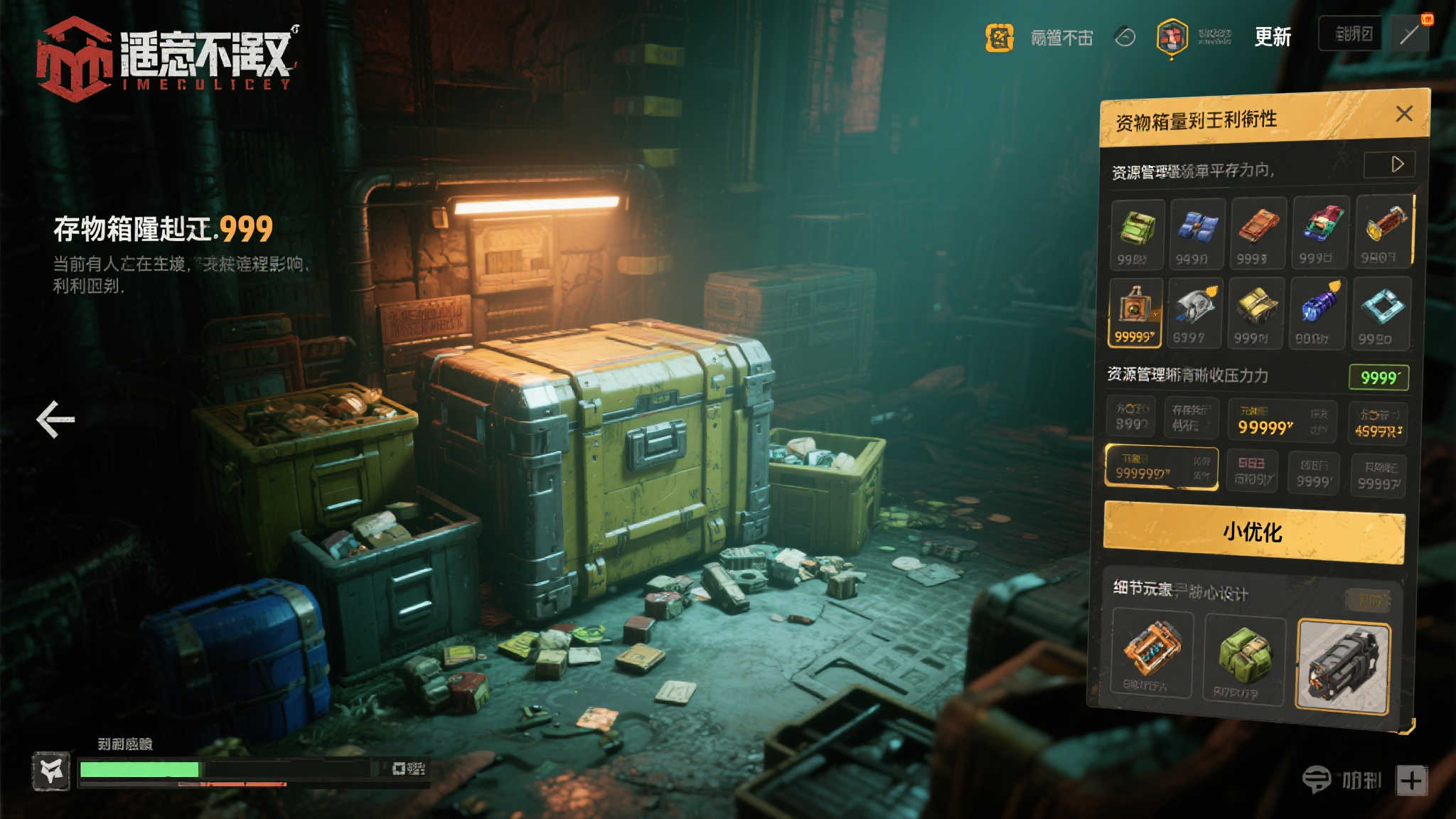The image size is (1456, 819).
Task: Click the yellow 小优化 button
Action: coord(1253,532)
